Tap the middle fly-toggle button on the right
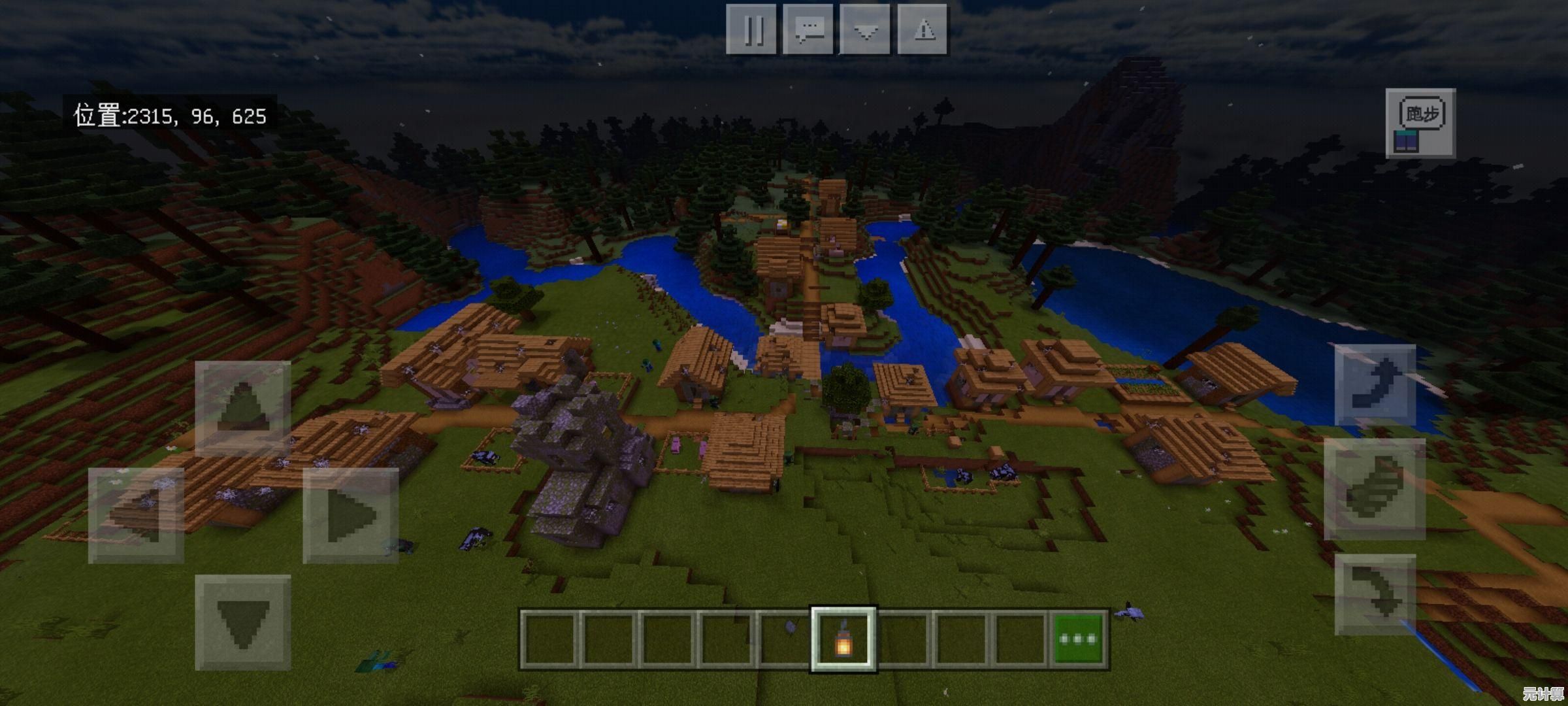Viewport: 1568px width, 706px height. (1375, 489)
